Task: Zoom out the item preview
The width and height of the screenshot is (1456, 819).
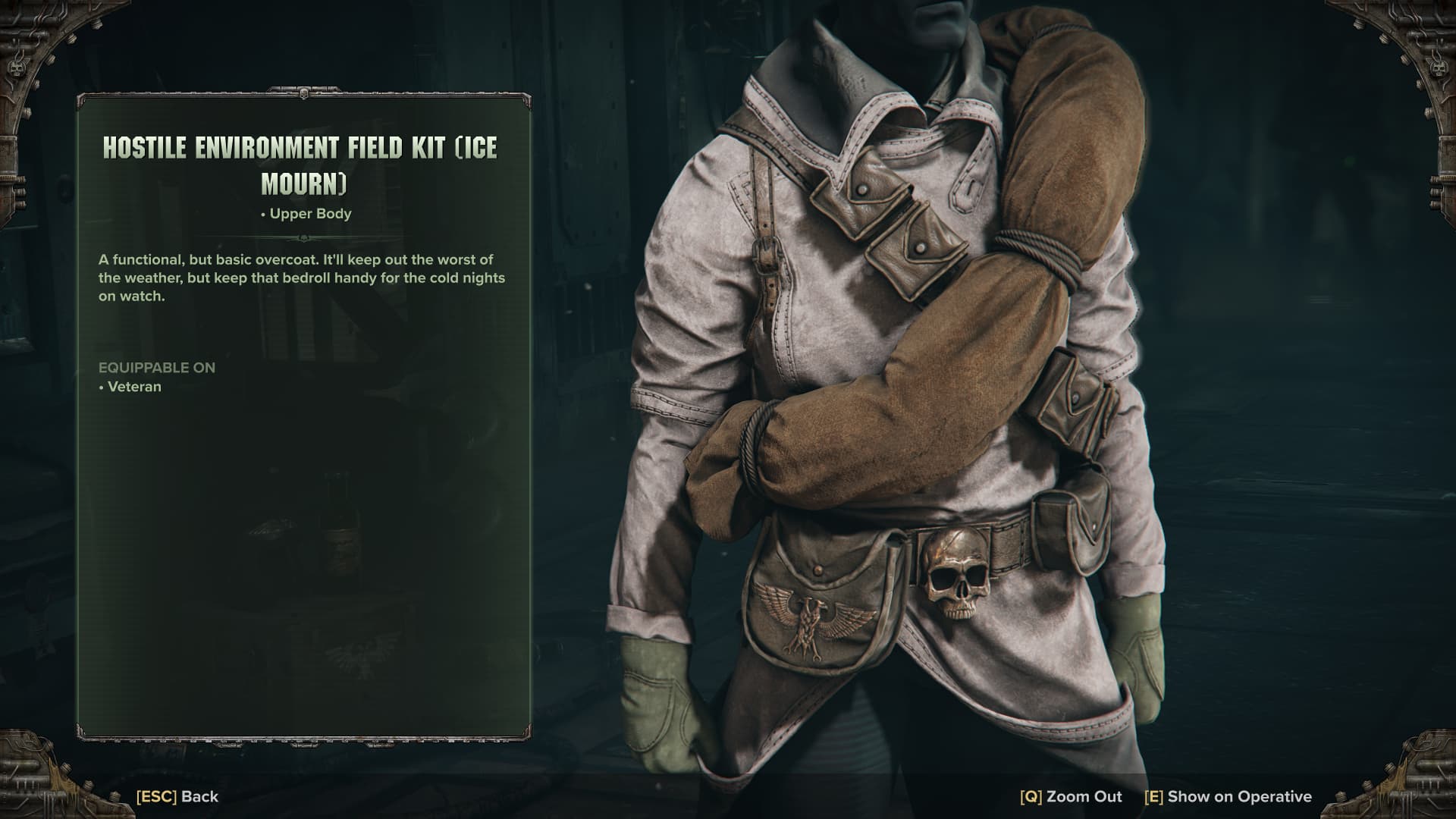Action: coord(1071,796)
